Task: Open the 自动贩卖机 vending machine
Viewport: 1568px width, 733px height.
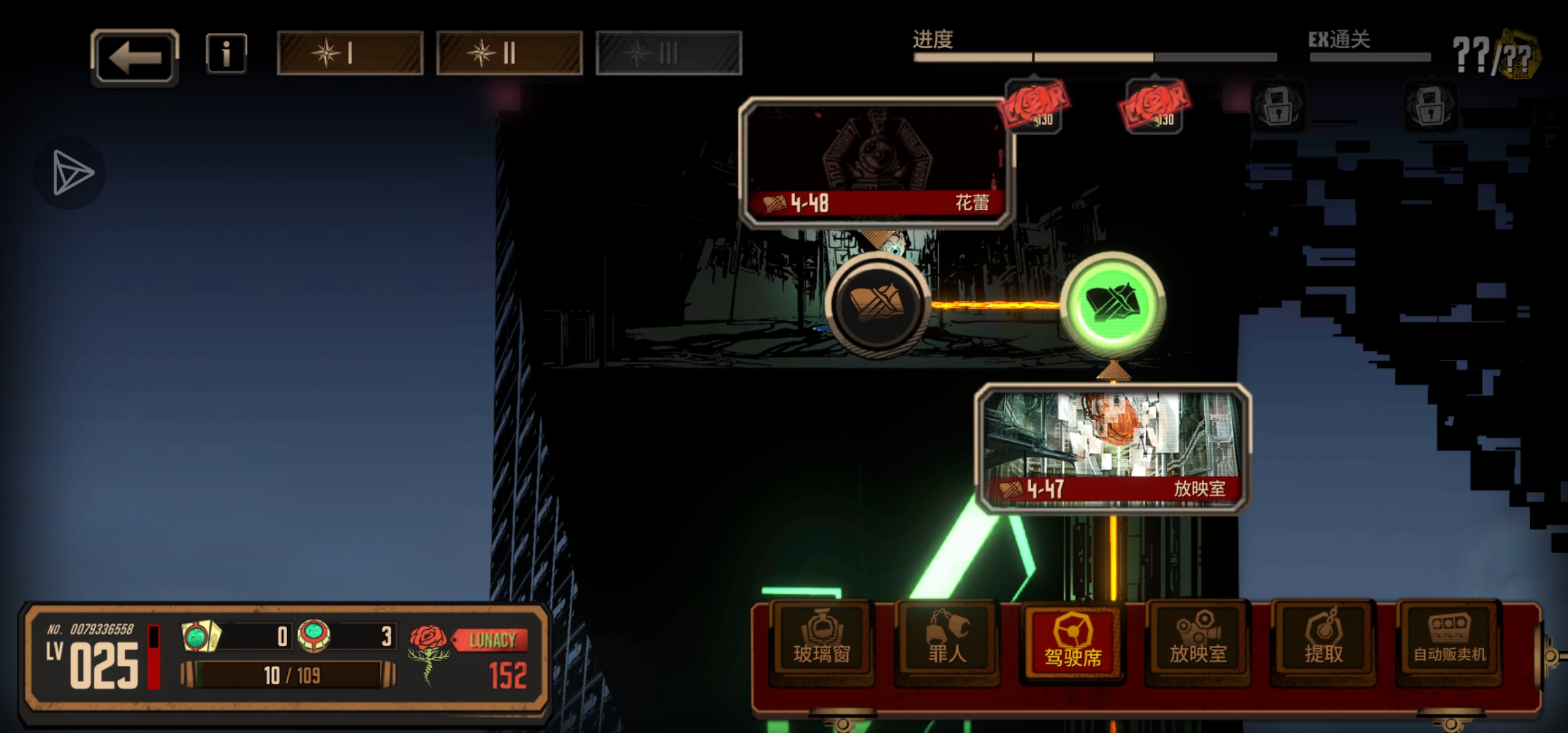Action: click(x=1449, y=641)
